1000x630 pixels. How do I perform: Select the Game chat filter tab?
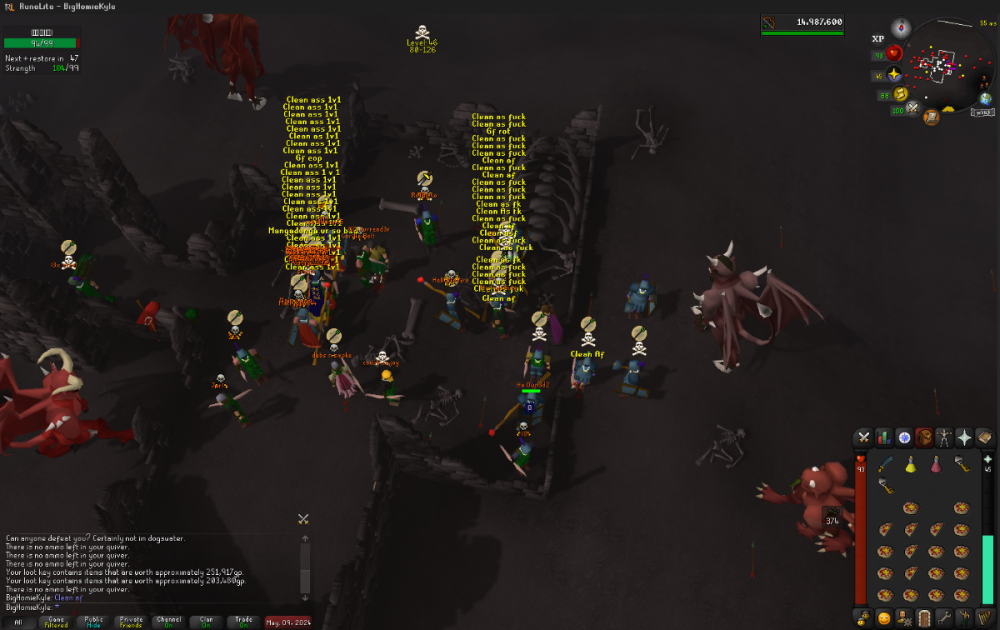[55, 621]
